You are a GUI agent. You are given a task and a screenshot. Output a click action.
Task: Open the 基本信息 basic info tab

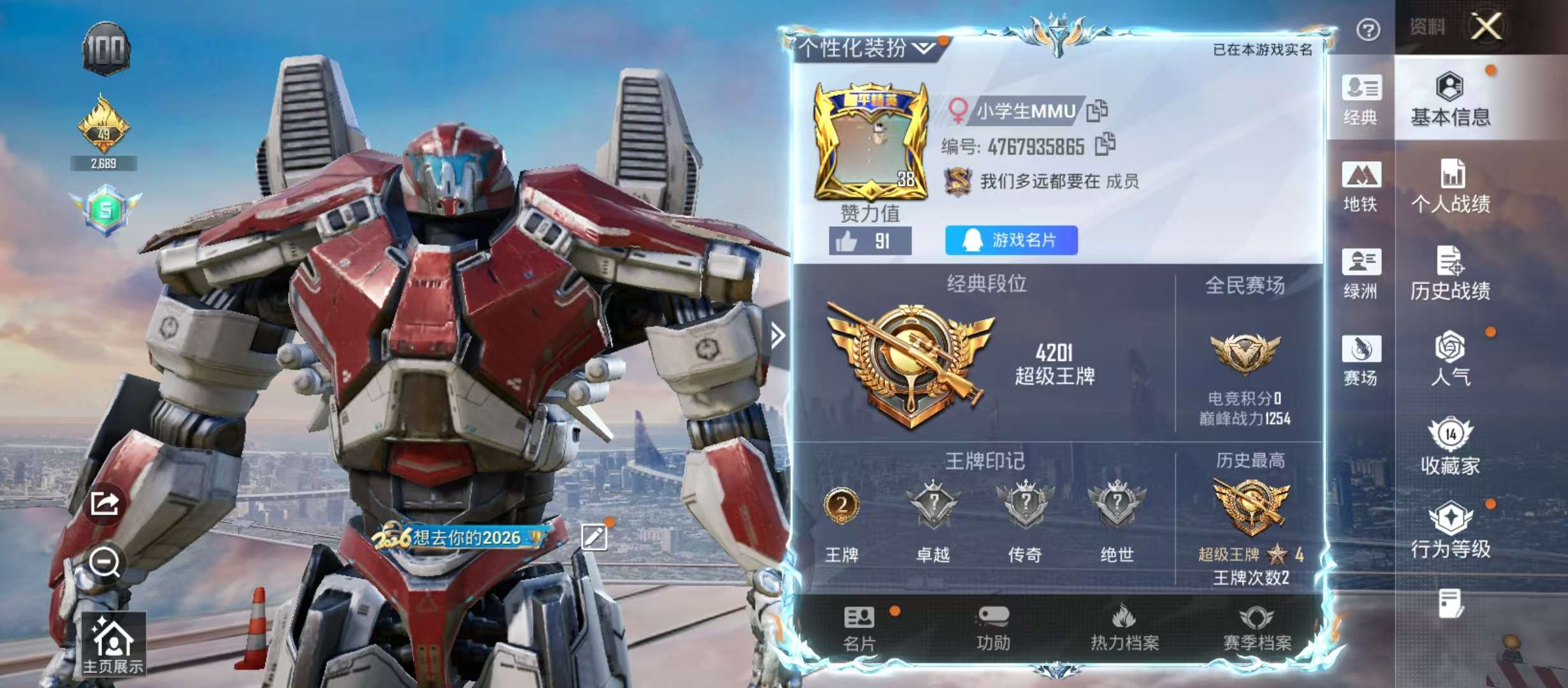[1450, 100]
